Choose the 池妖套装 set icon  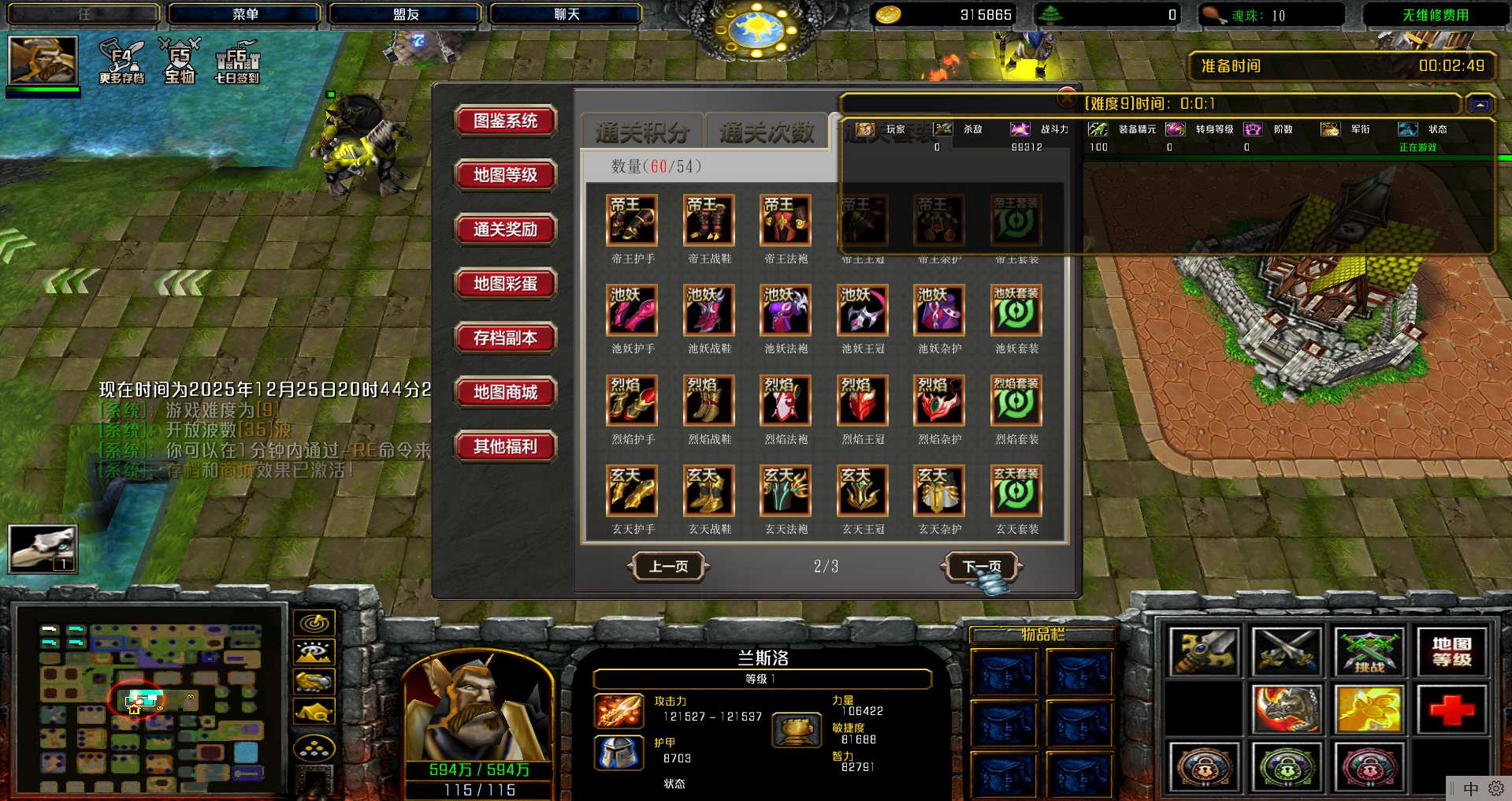(1016, 311)
